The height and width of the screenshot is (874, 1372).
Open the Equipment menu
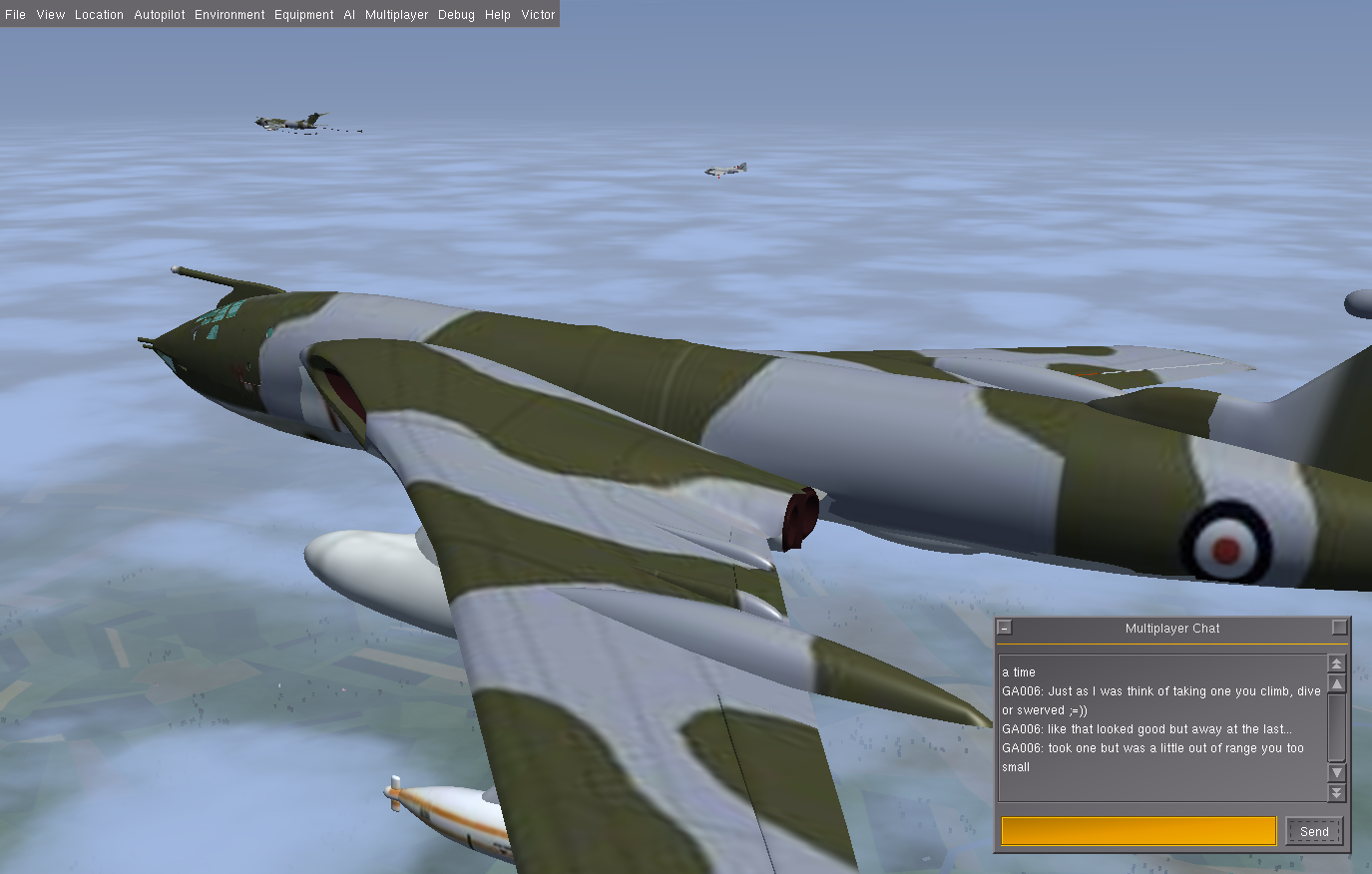304,14
